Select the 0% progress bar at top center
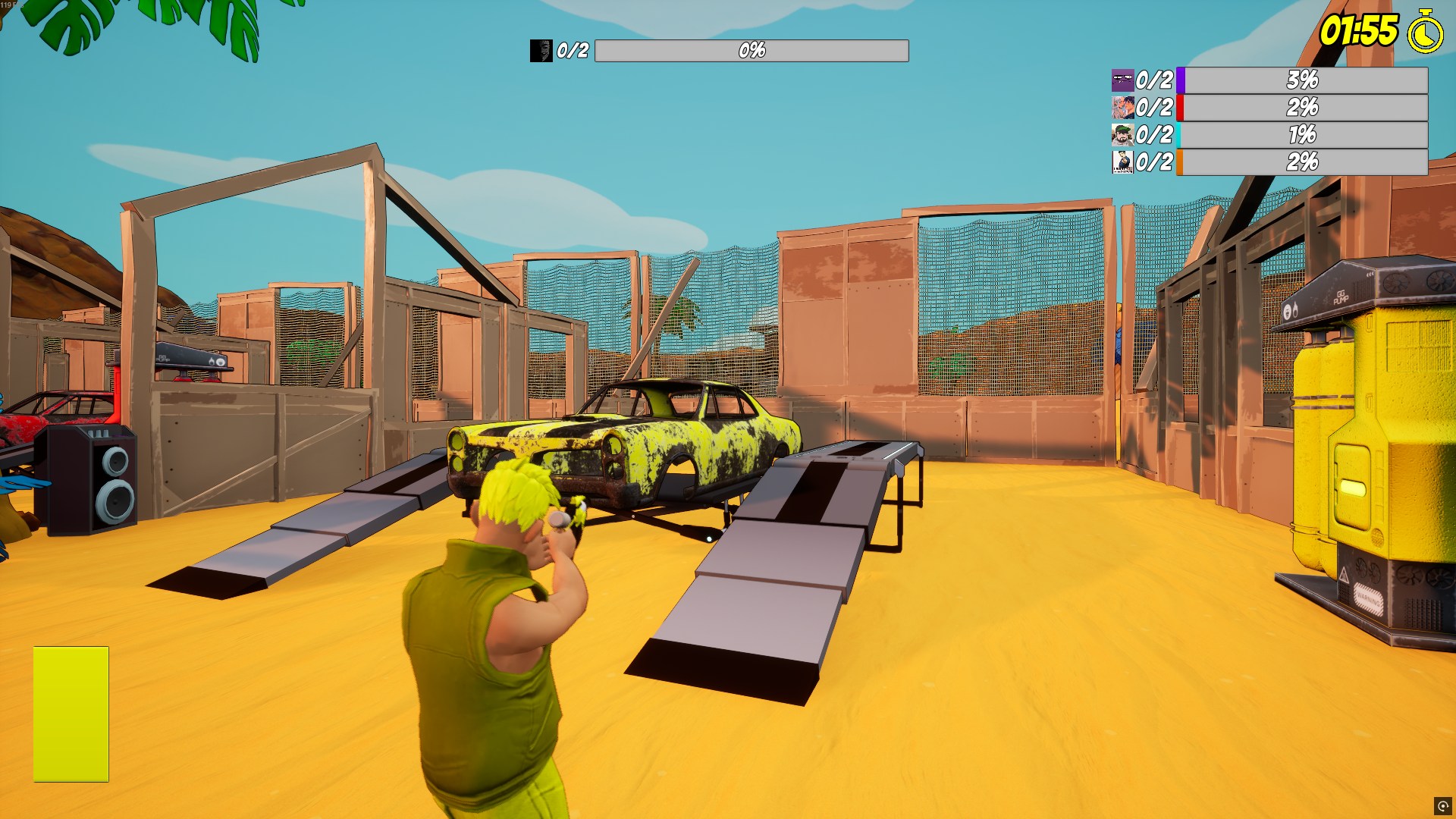Screen dimensions: 1456x819 coord(752,52)
